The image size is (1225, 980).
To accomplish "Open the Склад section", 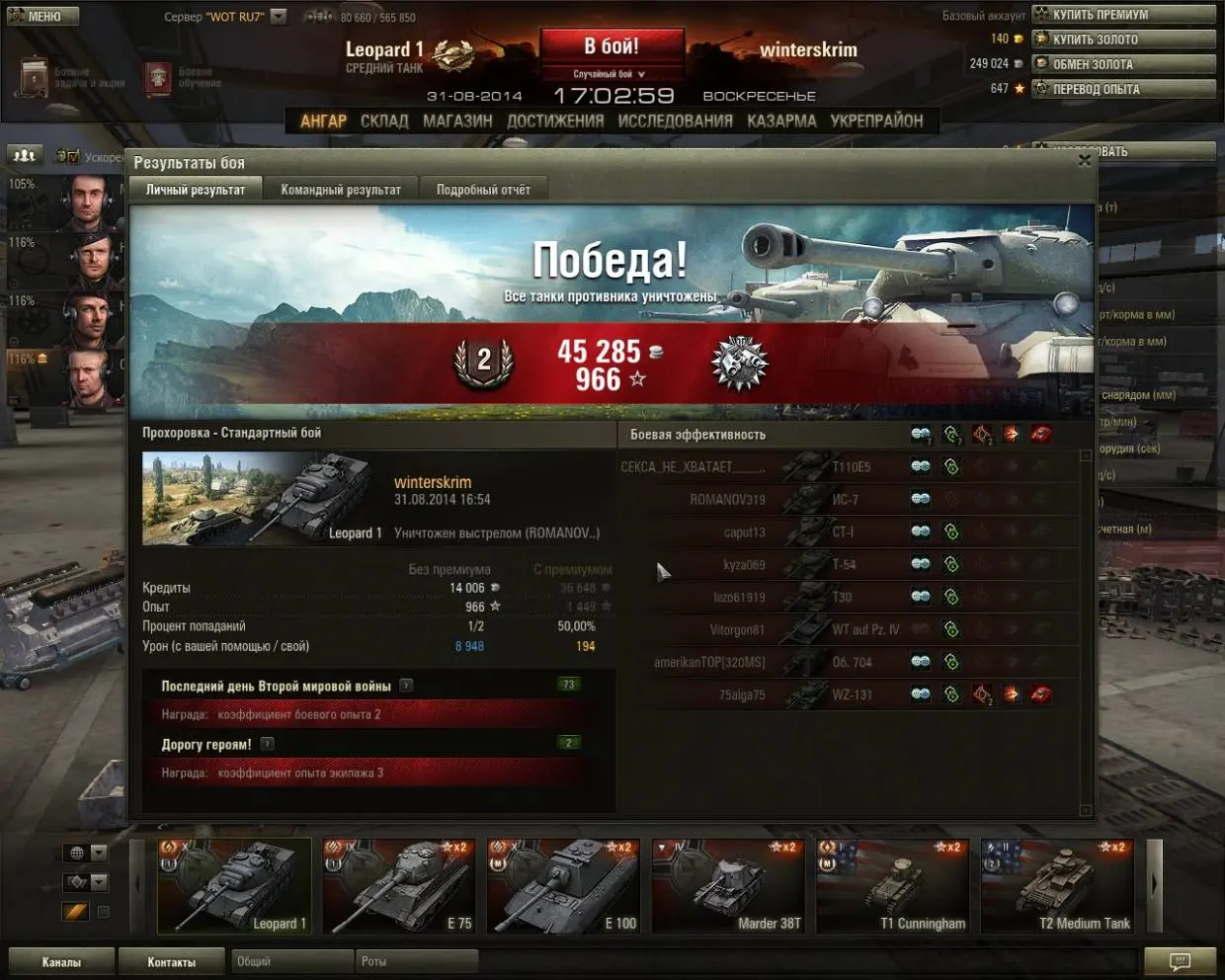I will [x=384, y=121].
